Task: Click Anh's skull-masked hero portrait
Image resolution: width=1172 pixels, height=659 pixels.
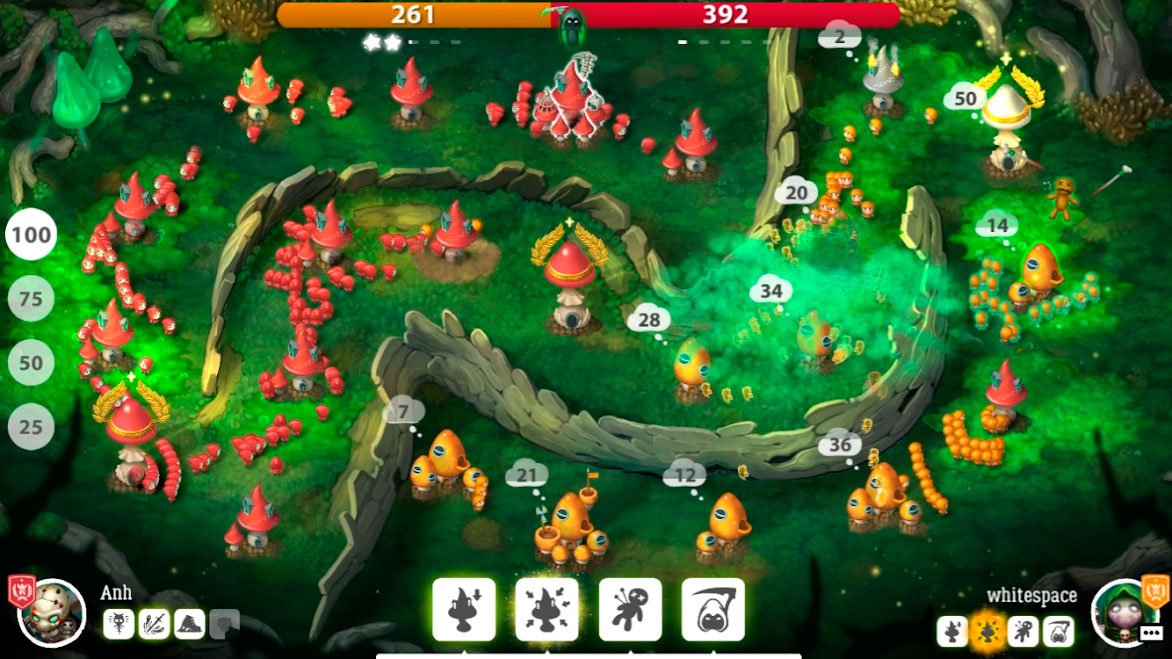Action: tap(52, 612)
